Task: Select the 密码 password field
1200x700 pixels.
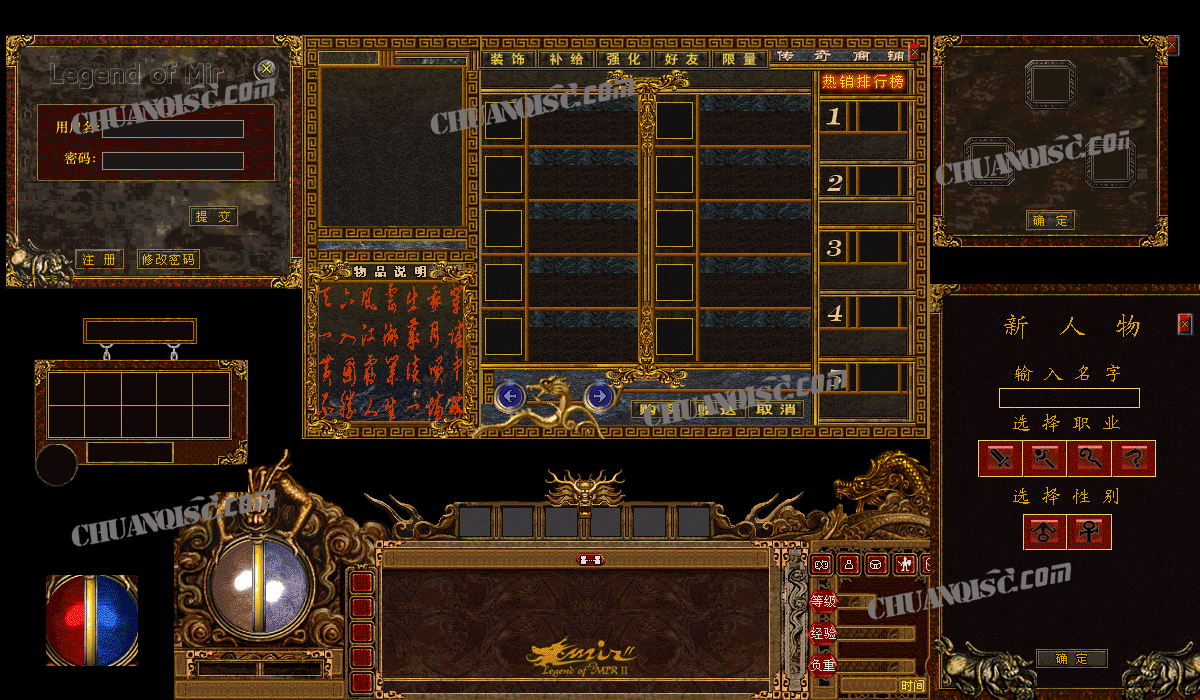Action: coord(173,160)
